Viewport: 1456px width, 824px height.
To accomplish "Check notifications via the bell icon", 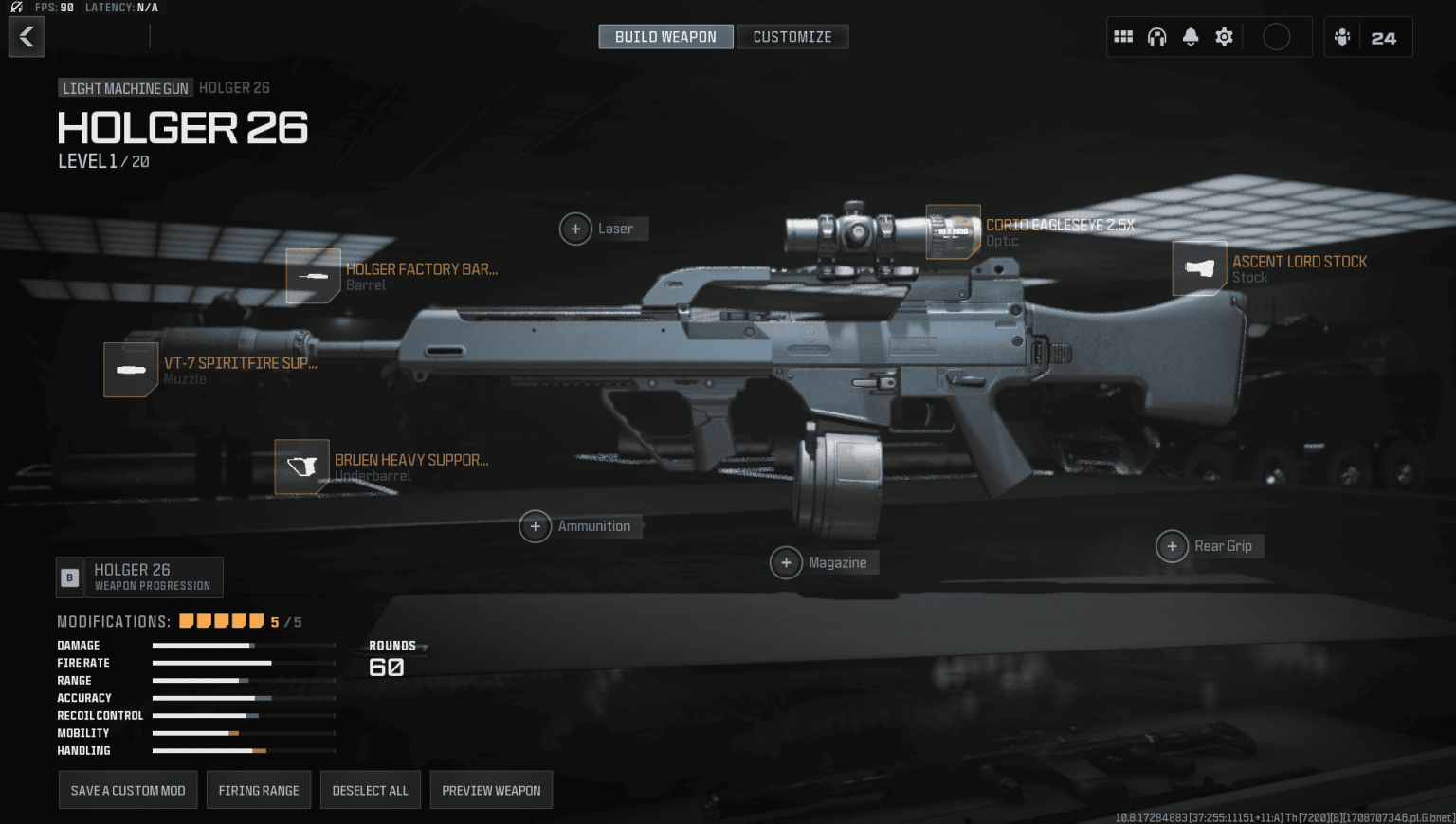I will [x=1191, y=36].
